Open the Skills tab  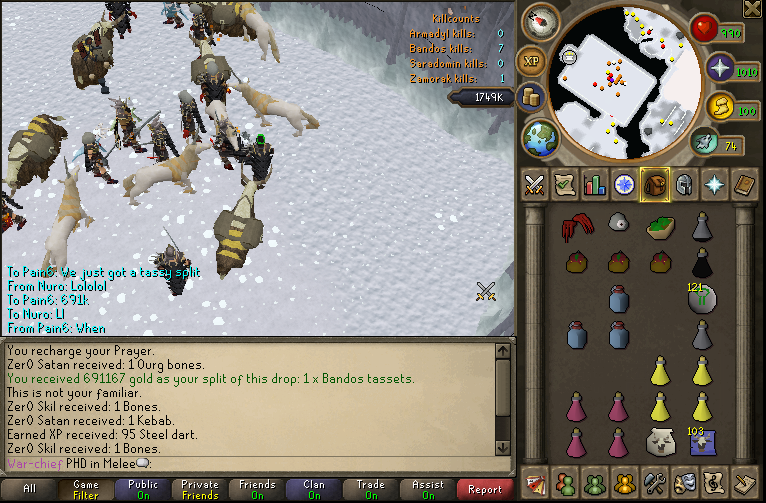tap(595, 184)
